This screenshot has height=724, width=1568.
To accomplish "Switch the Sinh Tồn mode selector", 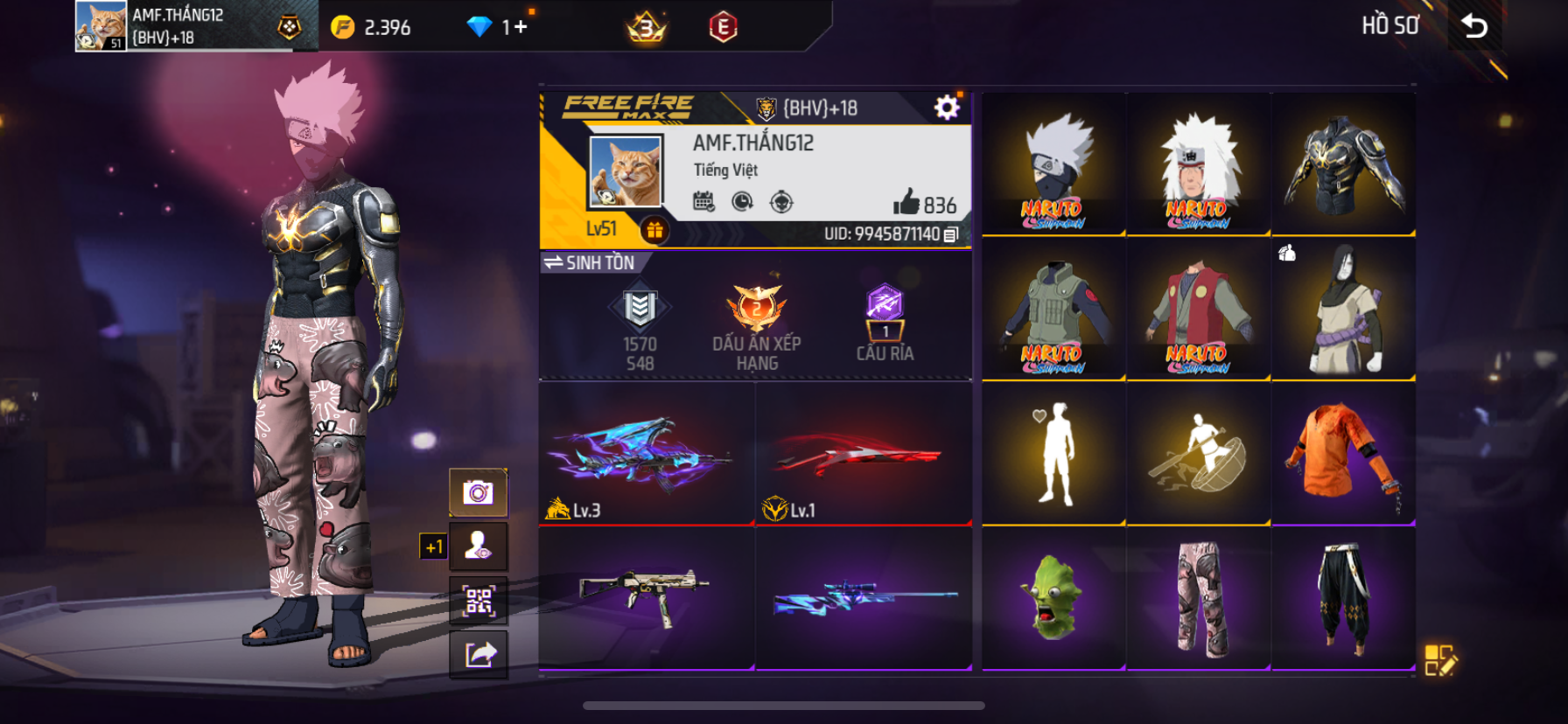I will point(590,262).
